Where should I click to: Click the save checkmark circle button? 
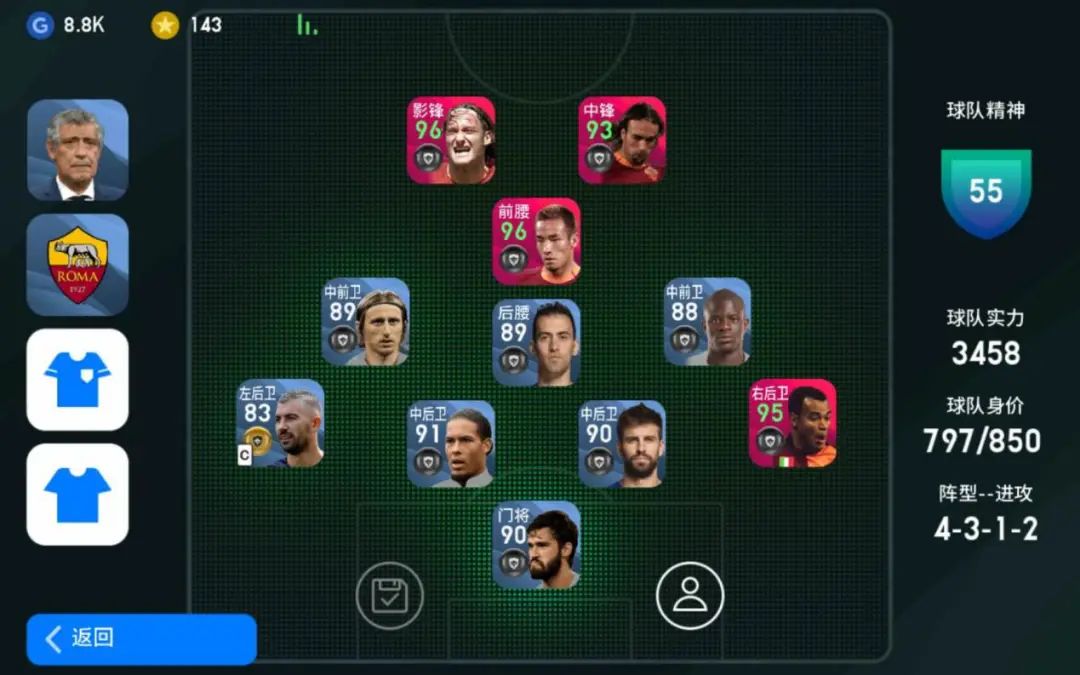(x=390, y=596)
